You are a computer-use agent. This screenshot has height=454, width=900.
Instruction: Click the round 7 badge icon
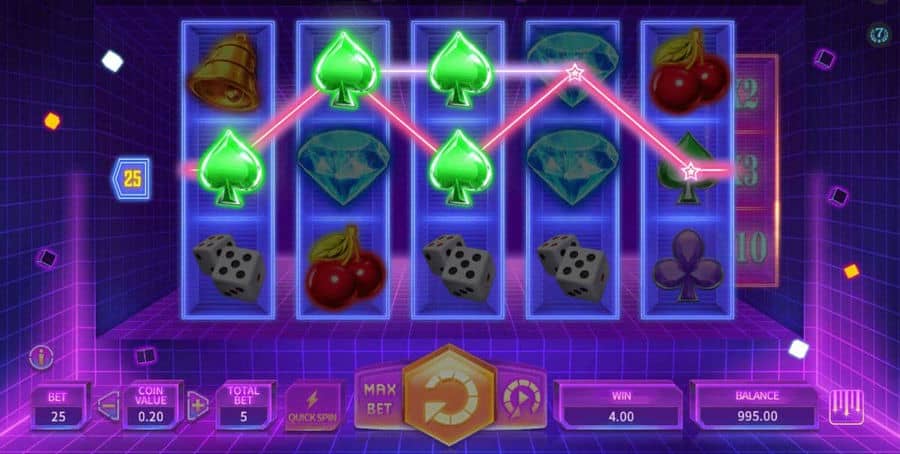[879, 35]
